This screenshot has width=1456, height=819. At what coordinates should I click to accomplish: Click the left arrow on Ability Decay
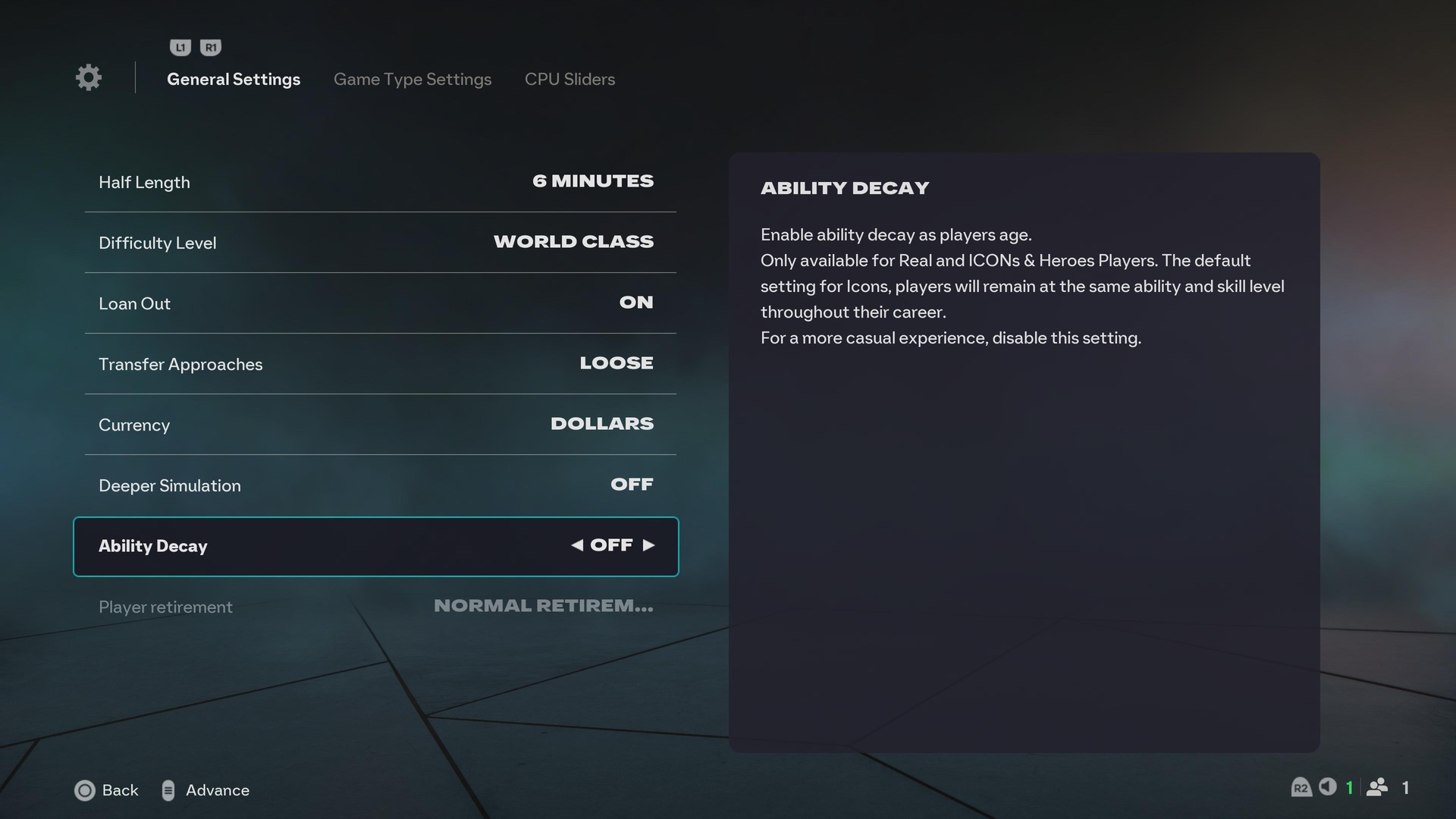point(577,545)
